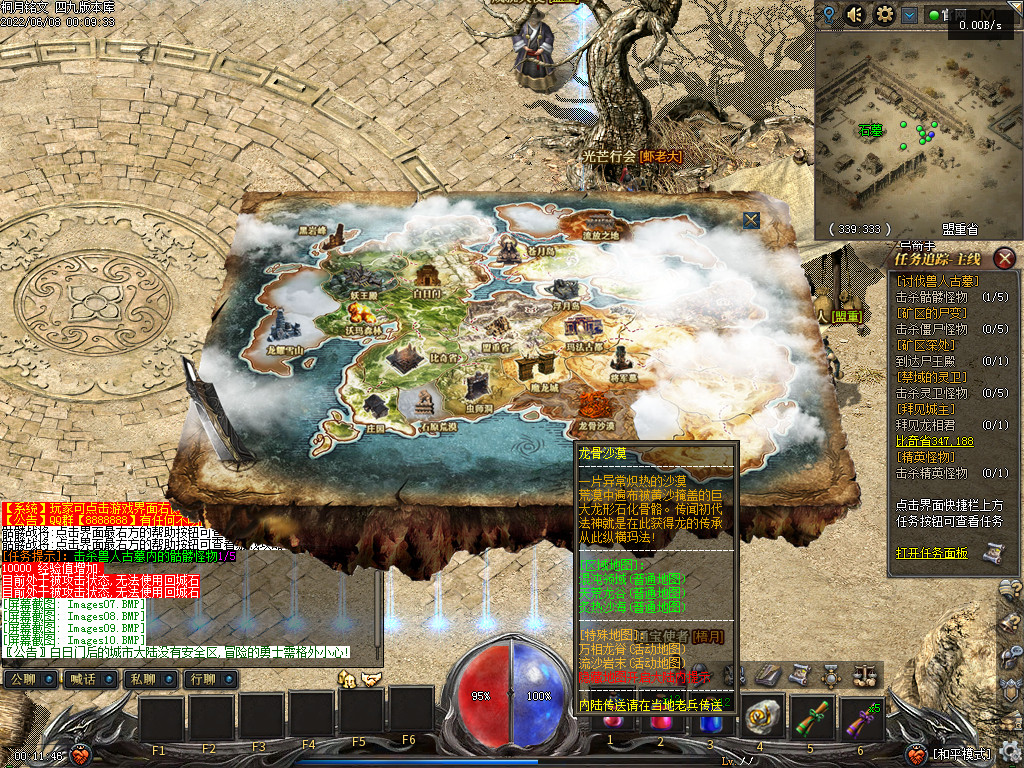Viewport: 1024px width, 768px height.
Task: Close the world map window
Action: tap(751, 220)
